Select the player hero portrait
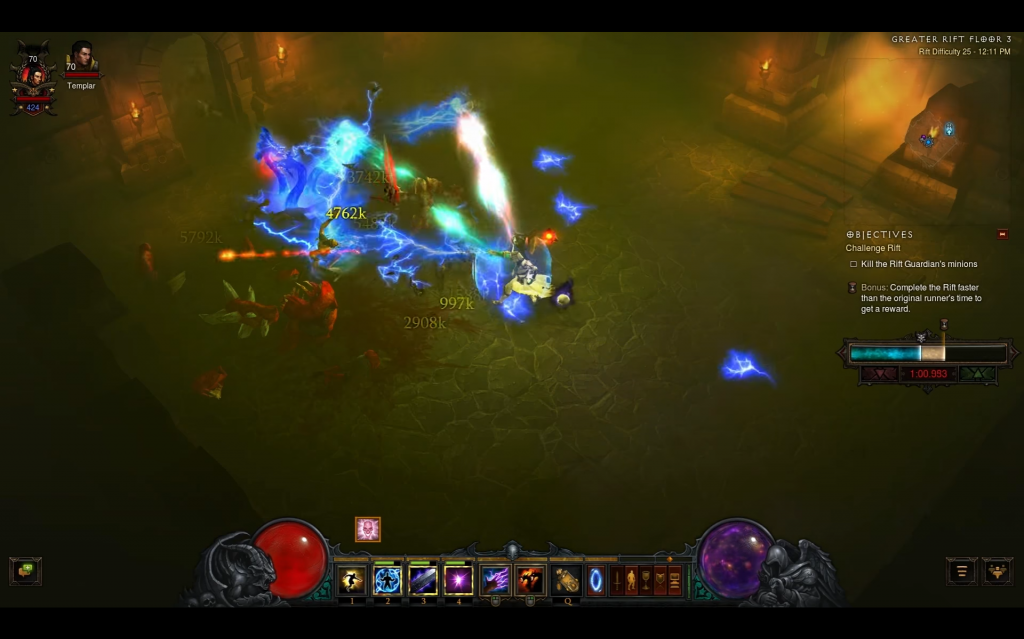Screen dimensions: 1024x639 pyautogui.click(x=33, y=79)
